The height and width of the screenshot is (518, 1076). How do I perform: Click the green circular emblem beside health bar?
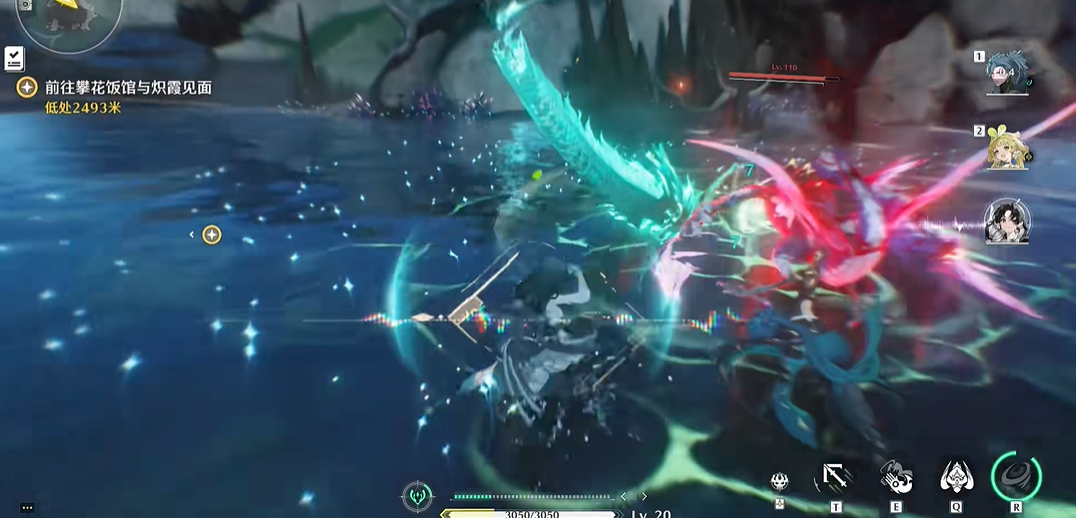tap(417, 495)
